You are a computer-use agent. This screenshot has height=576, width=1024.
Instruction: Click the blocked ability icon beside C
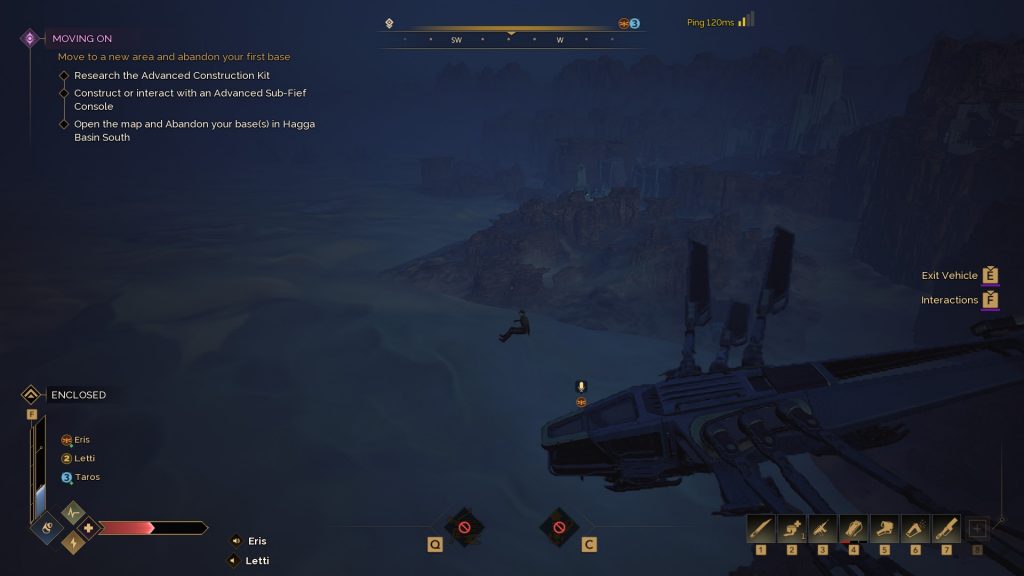(x=559, y=526)
